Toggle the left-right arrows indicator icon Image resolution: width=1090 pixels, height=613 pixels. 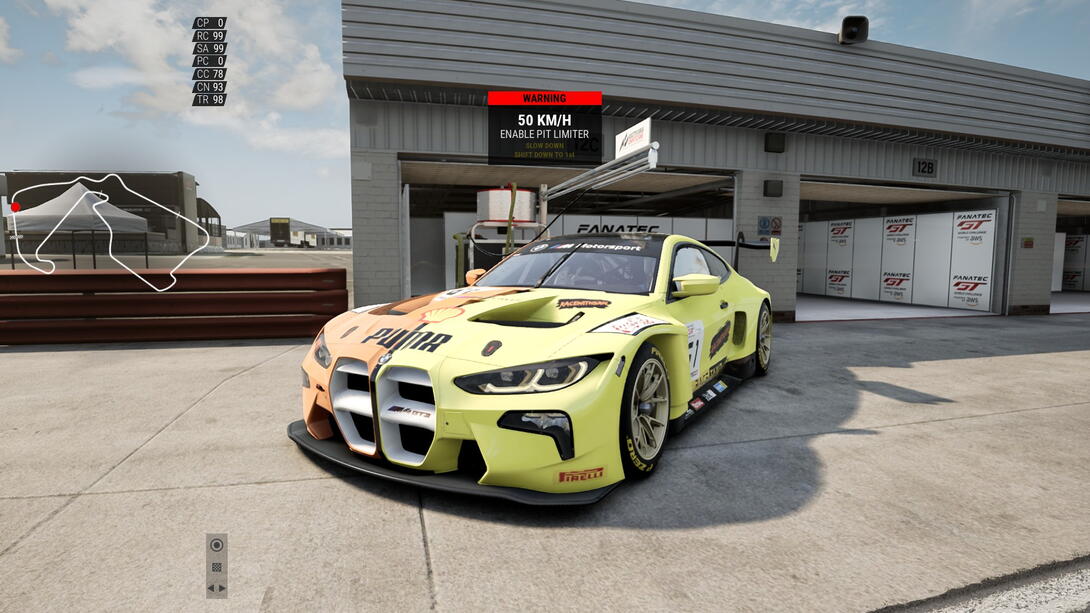(x=216, y=587)
